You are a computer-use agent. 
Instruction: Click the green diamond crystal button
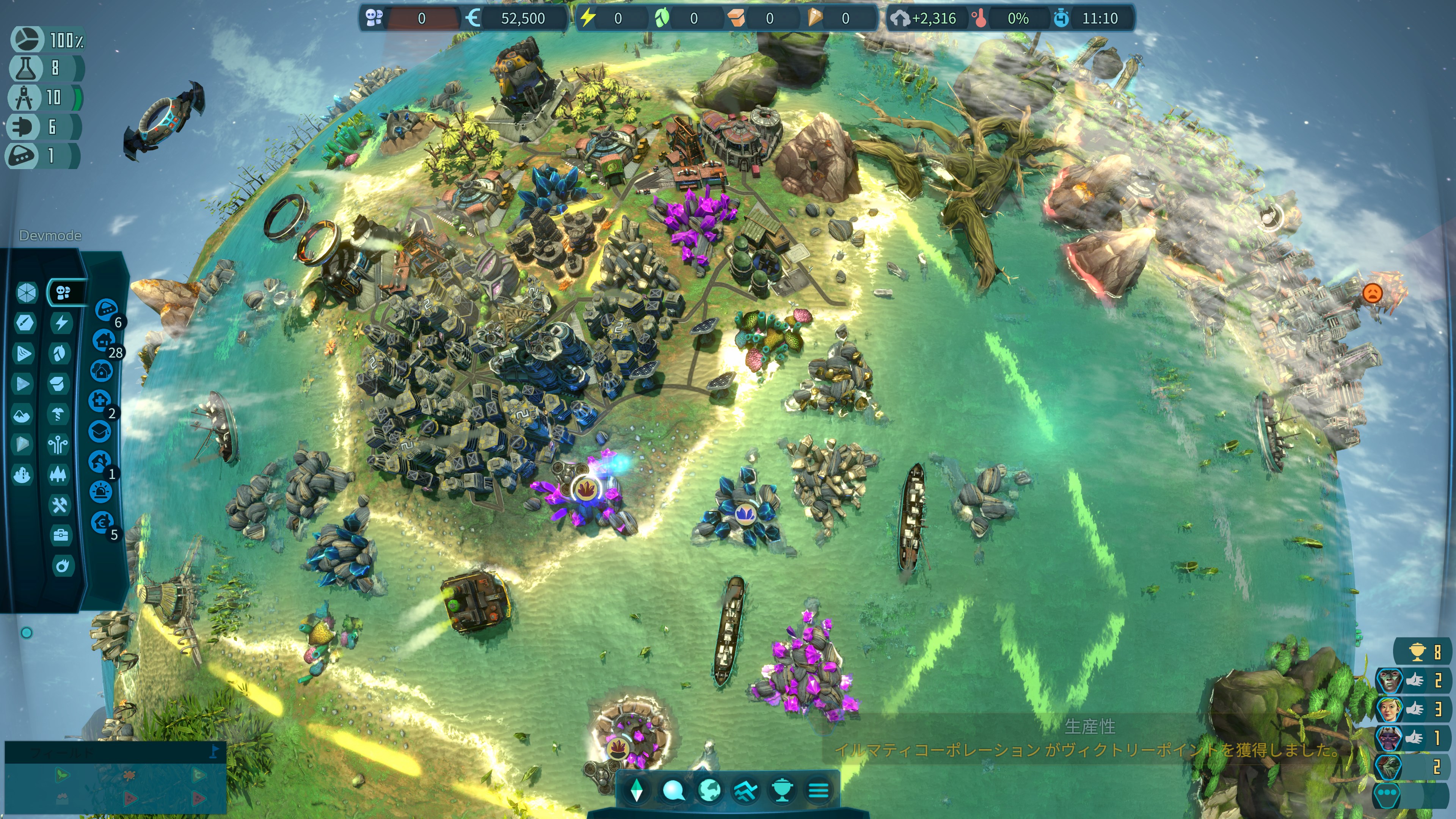637,790
